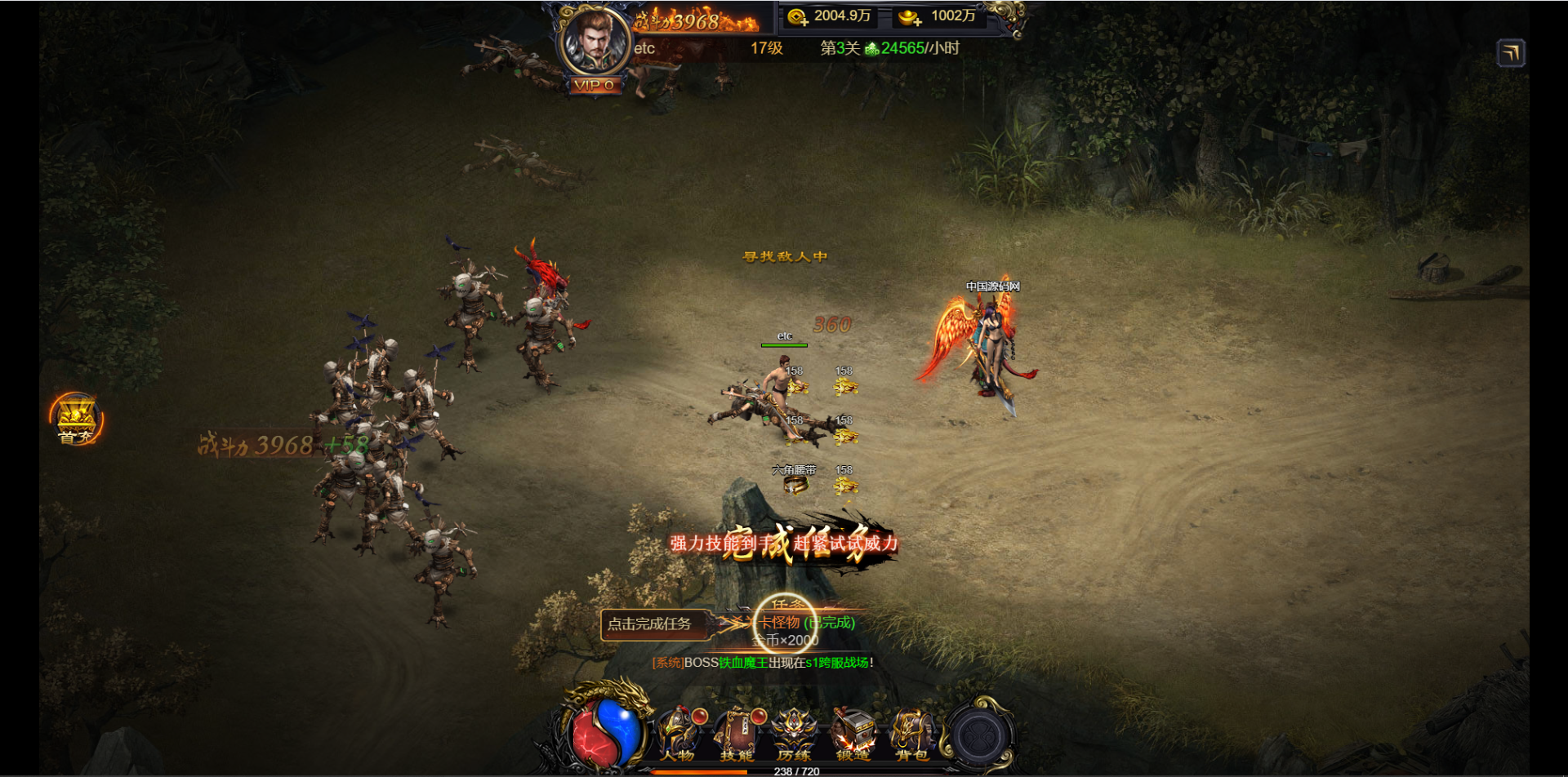The image size is (1568, 777).
Task: Toggle the top-right corner arrow button
Action: [x=1511, y=54]
